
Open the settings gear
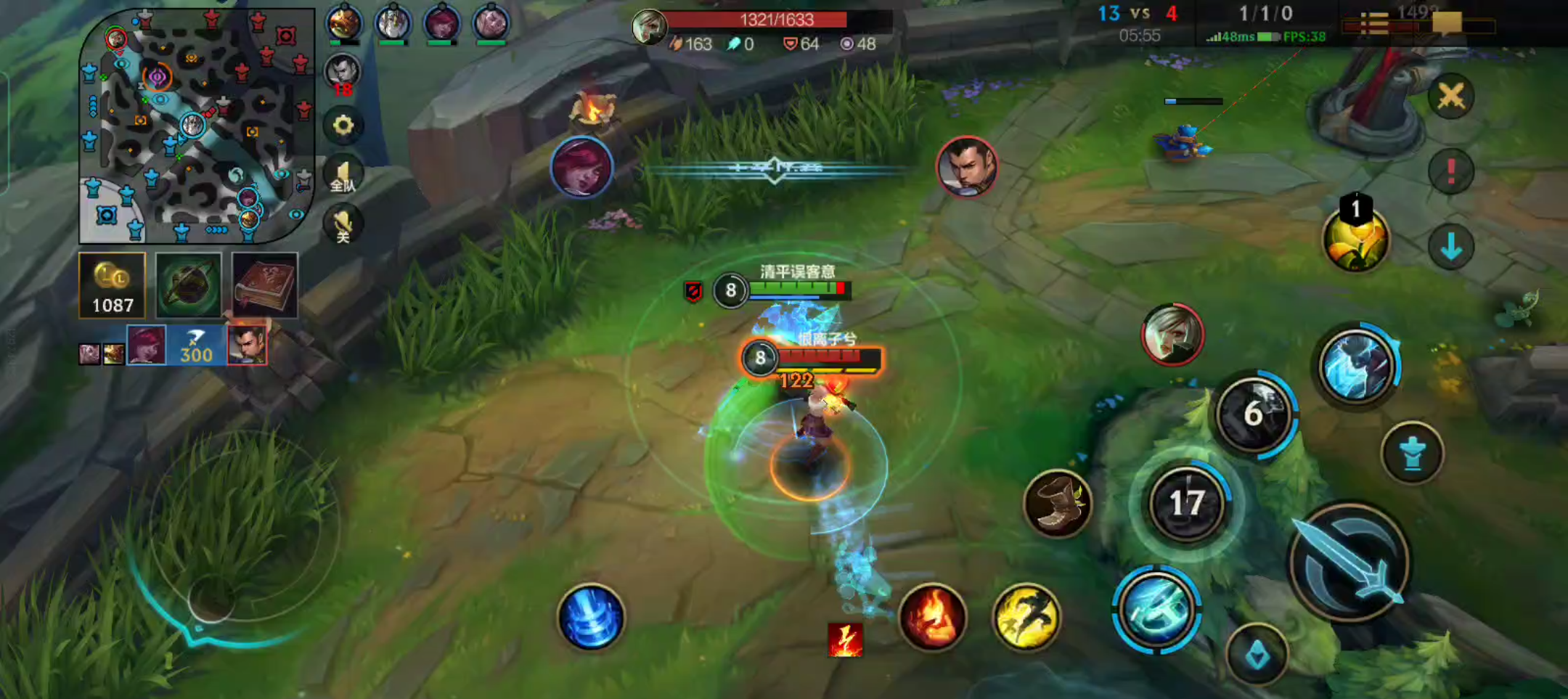pos(343,126)
